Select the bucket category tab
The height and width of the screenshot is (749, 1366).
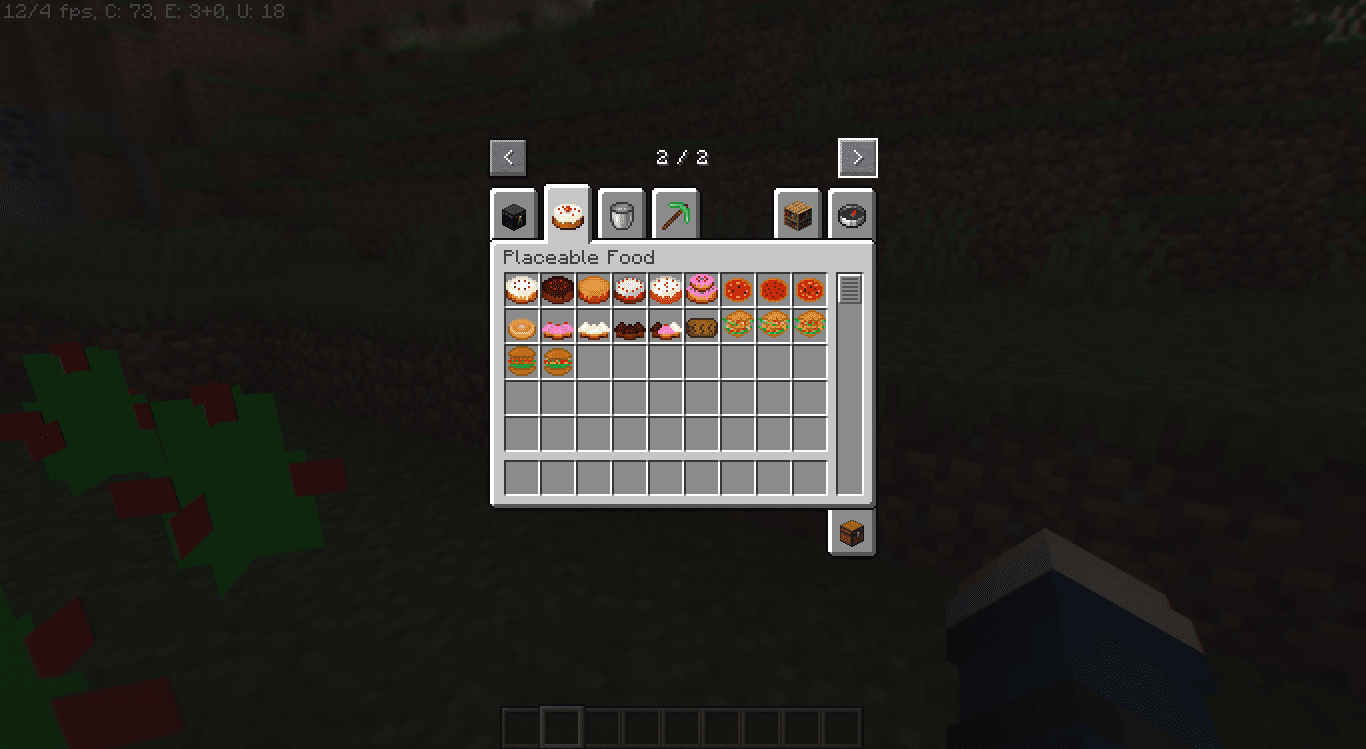623,213
